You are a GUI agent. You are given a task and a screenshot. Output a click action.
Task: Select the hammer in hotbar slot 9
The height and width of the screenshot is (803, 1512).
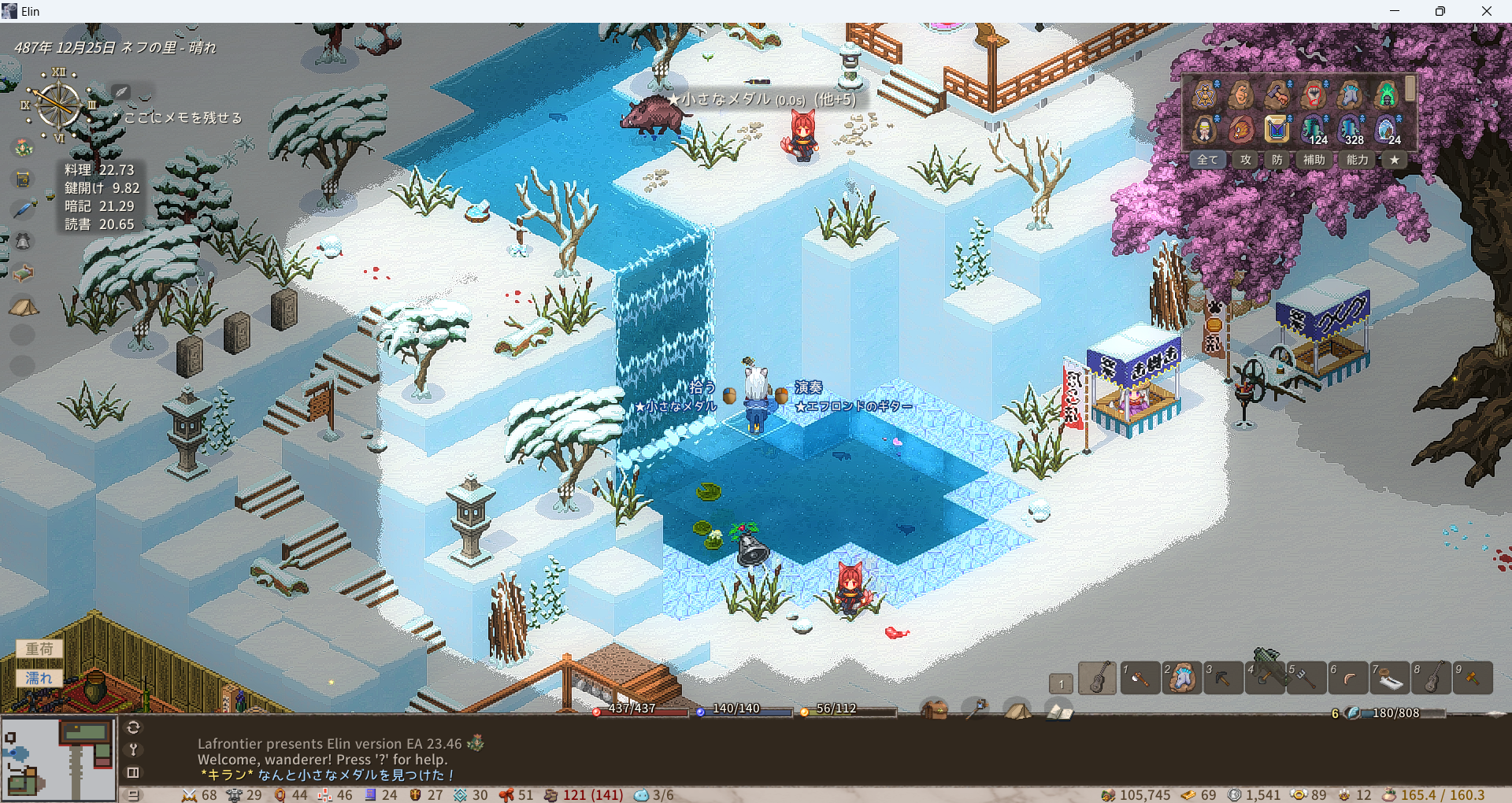1472,678
